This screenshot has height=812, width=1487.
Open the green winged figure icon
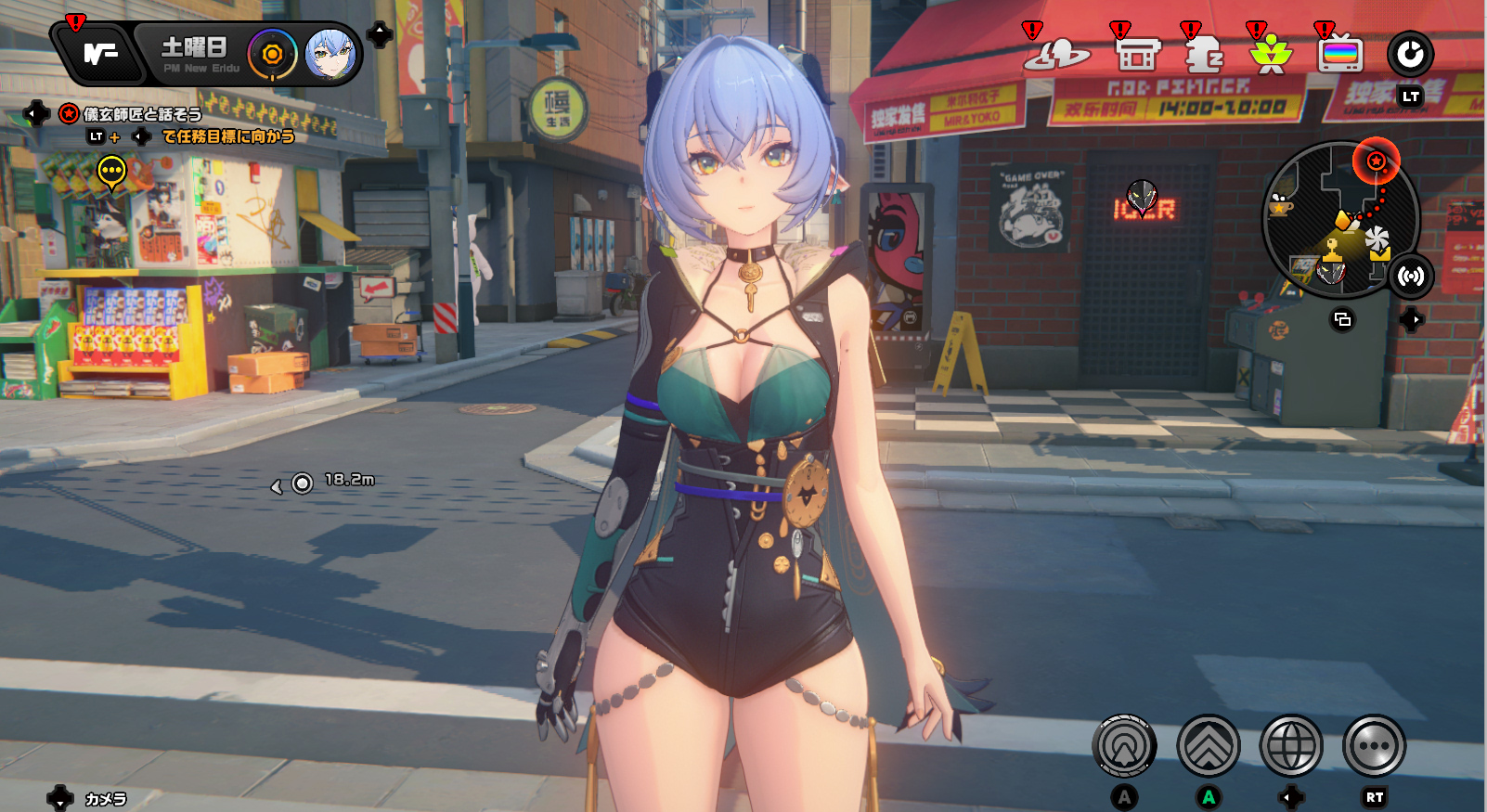(x=1271, y=55)
